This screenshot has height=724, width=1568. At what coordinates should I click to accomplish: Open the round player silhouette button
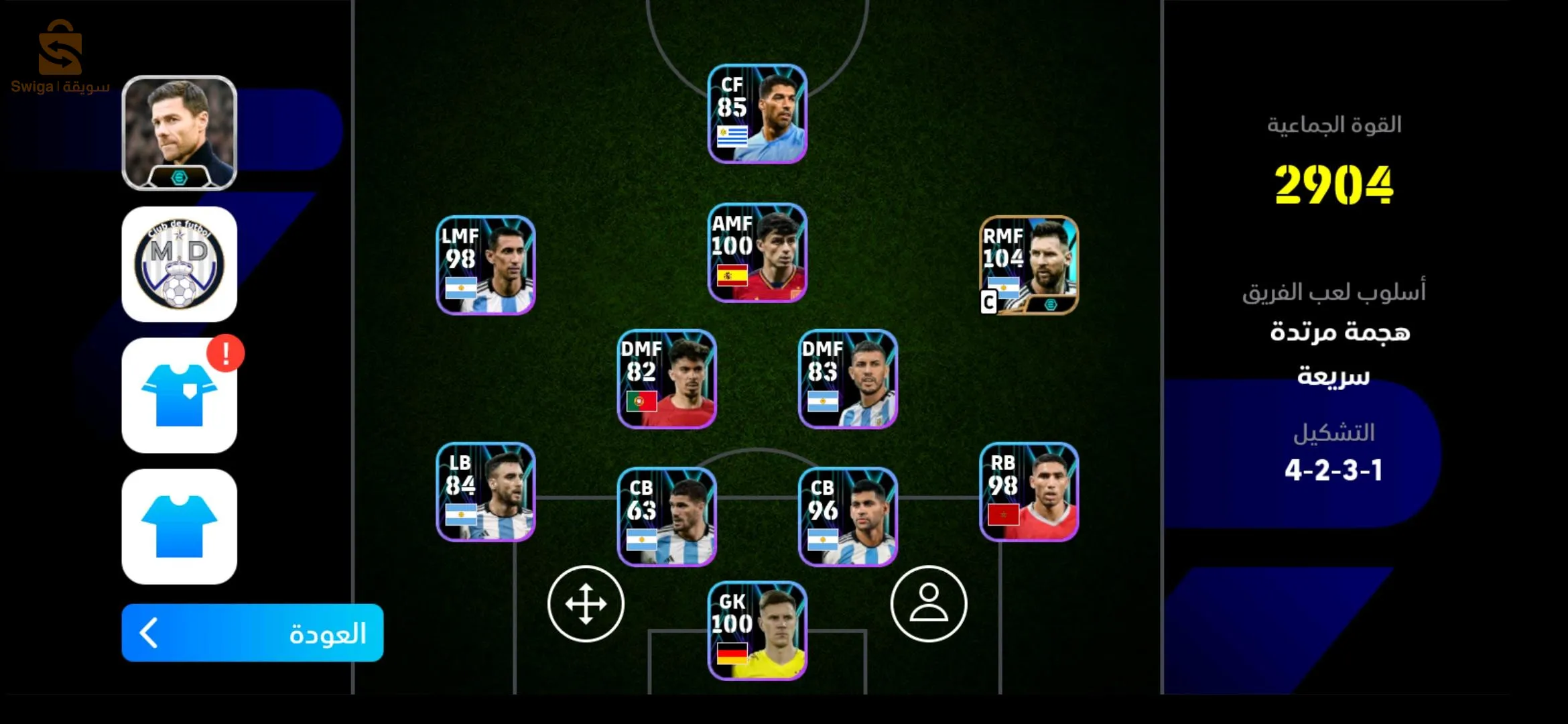929,604
